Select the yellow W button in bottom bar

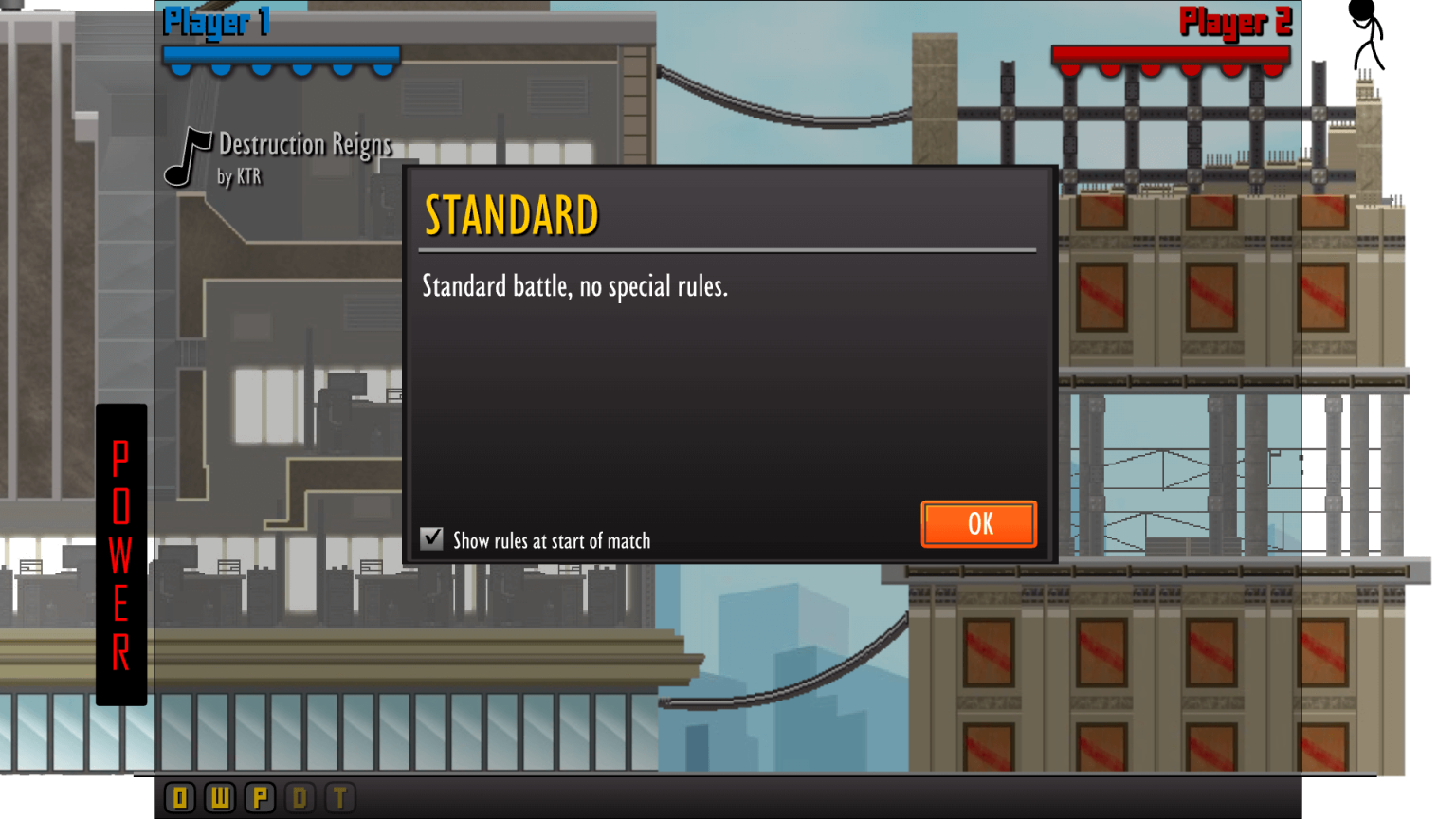click(220, 798)
